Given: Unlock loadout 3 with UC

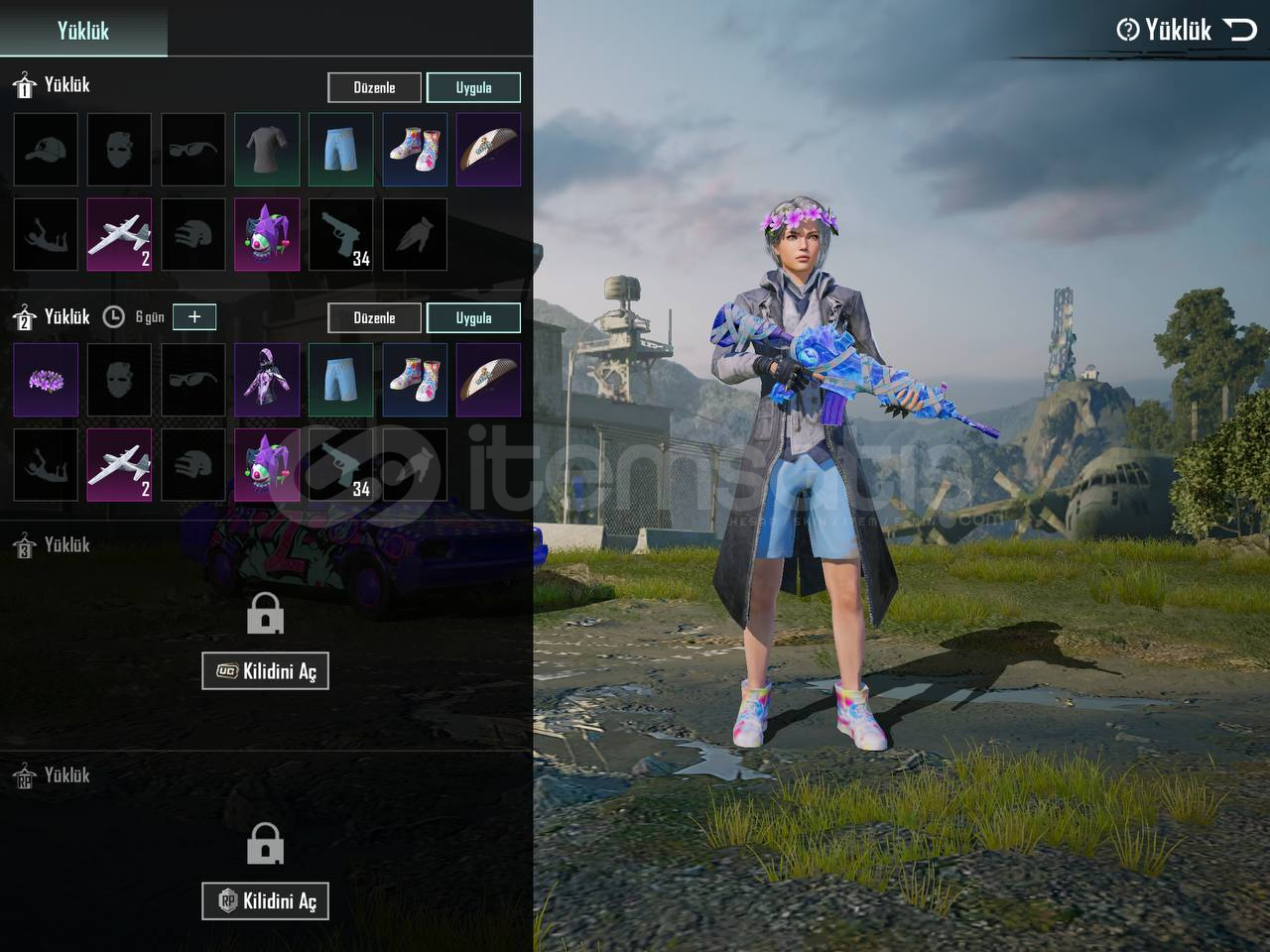Looking at the screenshot, I should click(265, 671).
